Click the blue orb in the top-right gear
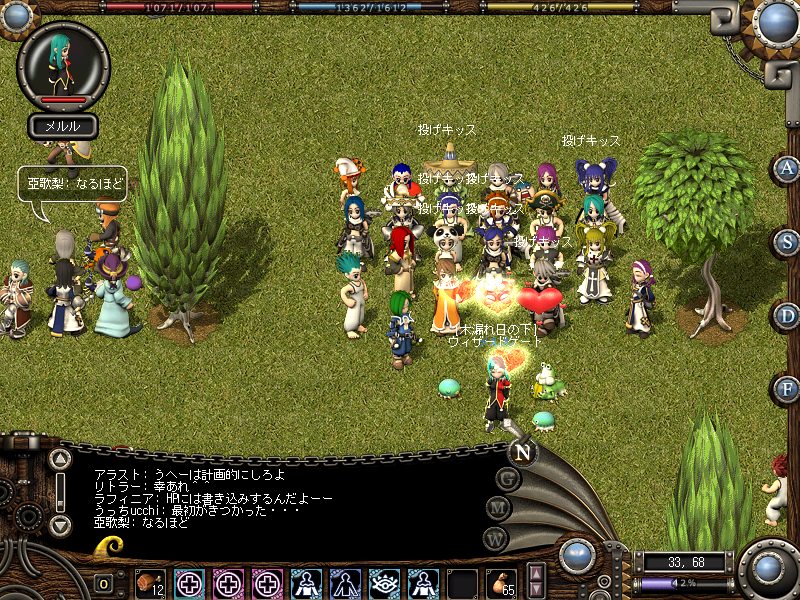Screen dimensions: 800x600 pos(776,22)
